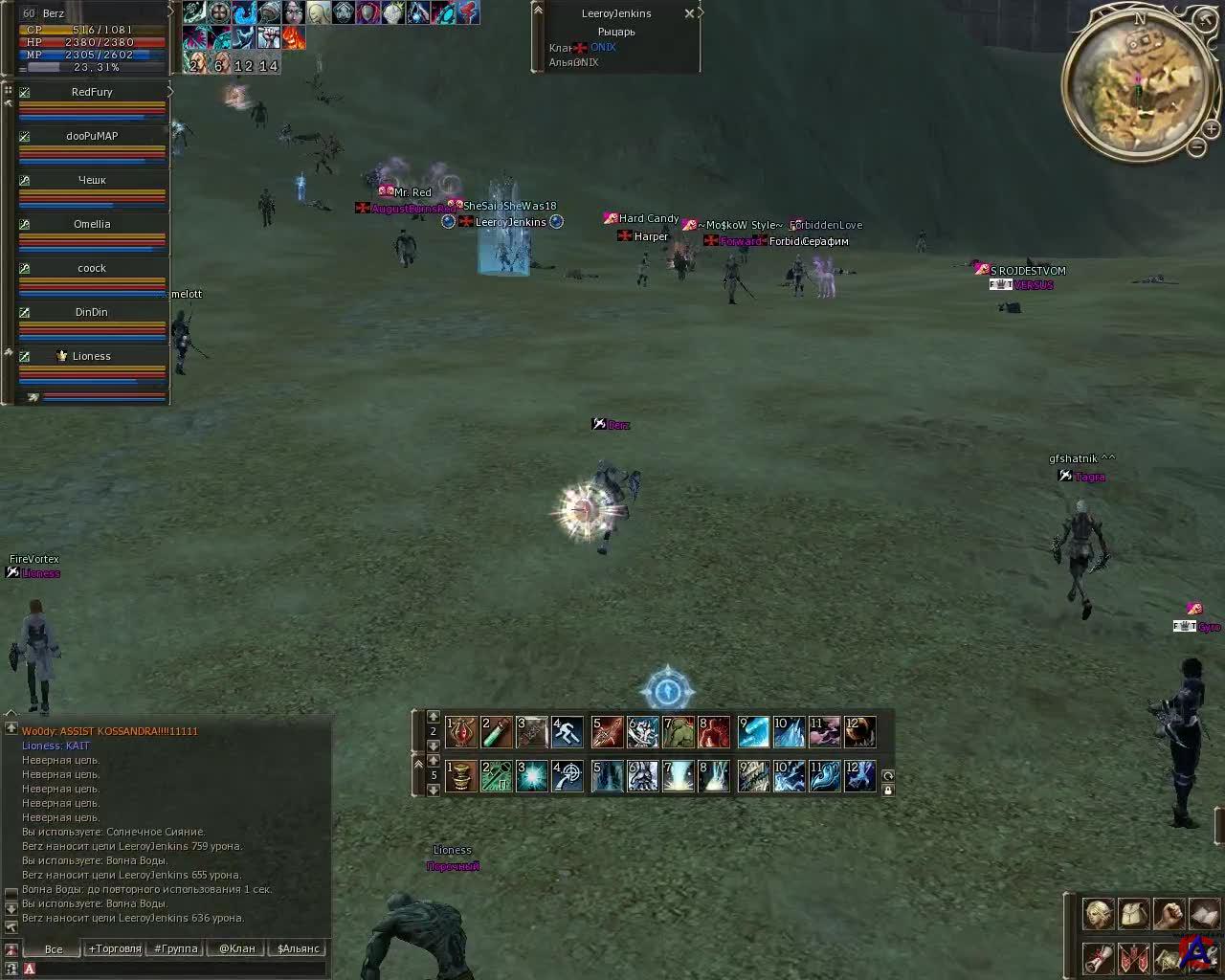Close the LeeroyJenkins target window
The width and height of the screenshot is (1225, 980).
coord(689,13)
